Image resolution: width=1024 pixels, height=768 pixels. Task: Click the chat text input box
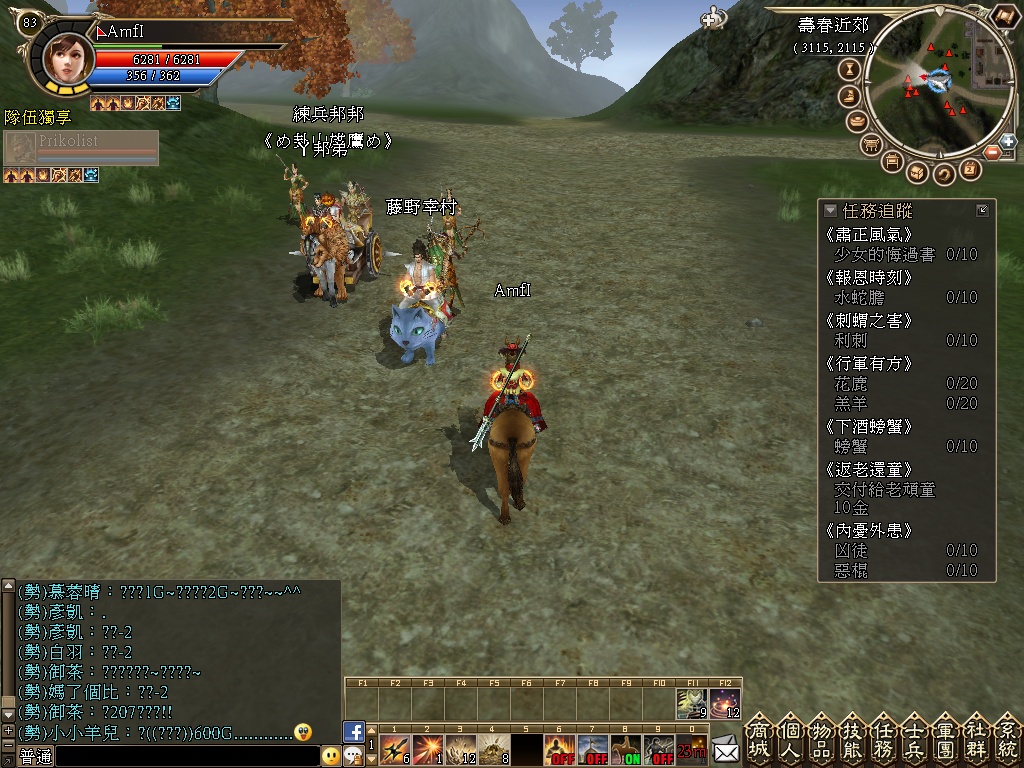[x=187, y=757]
